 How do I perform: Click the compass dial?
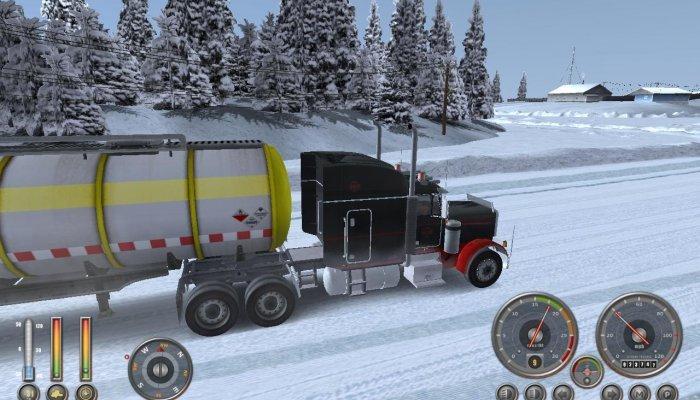[160, 369]
